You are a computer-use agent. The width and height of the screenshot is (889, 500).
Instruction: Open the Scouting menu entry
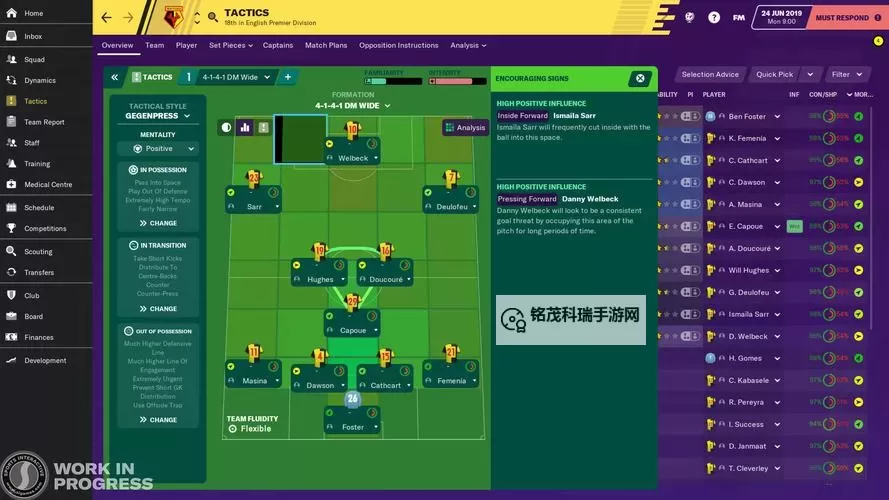coord(38,252)
